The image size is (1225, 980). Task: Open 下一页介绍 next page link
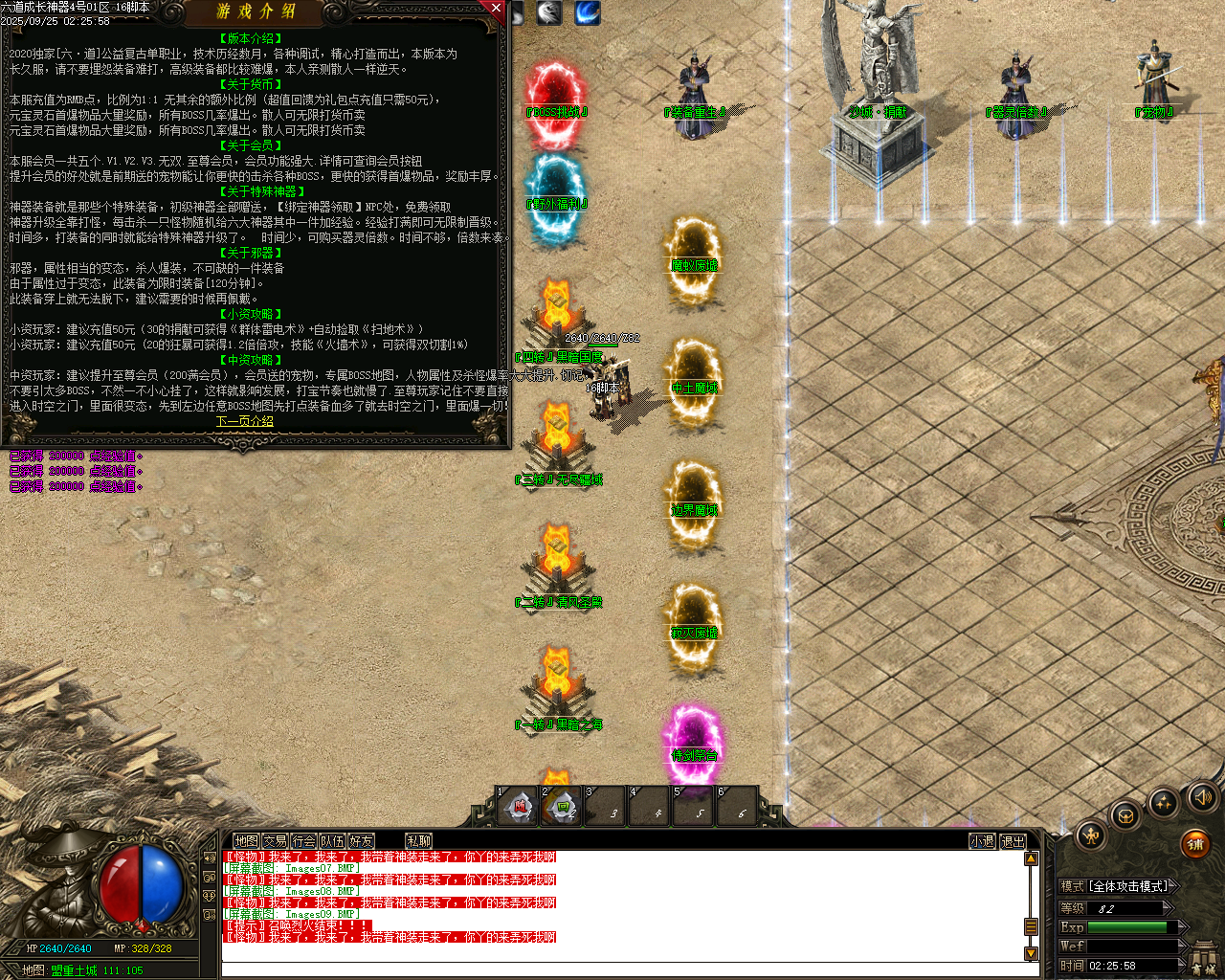[245, 420]
